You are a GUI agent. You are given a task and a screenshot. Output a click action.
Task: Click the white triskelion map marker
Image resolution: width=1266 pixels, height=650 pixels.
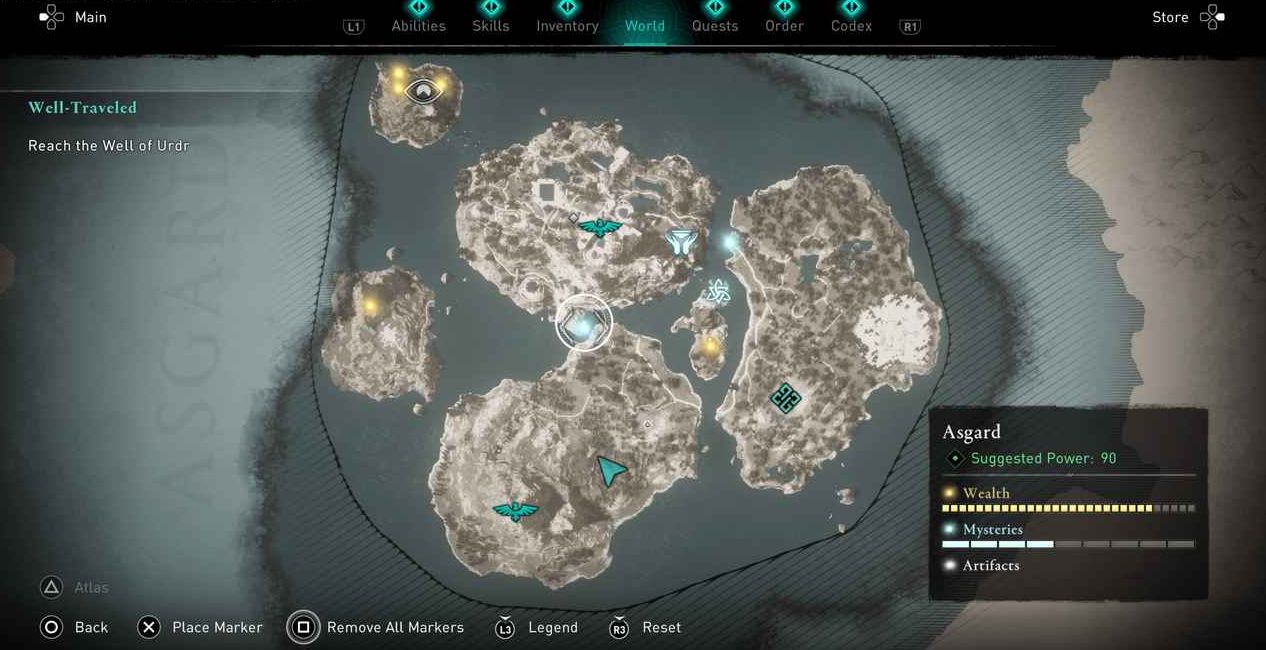tap(717, 291)
